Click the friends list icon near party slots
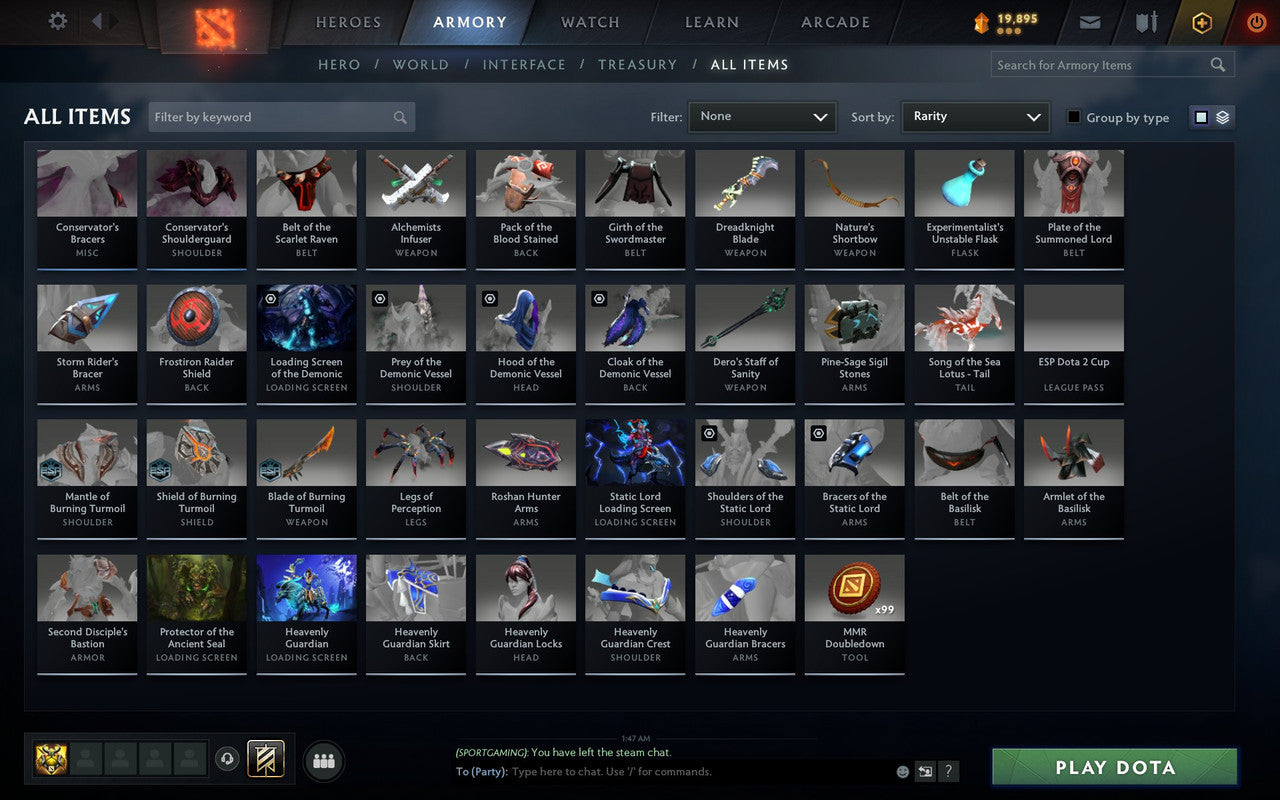This screenshot has height=800, width=1280. 324,760
